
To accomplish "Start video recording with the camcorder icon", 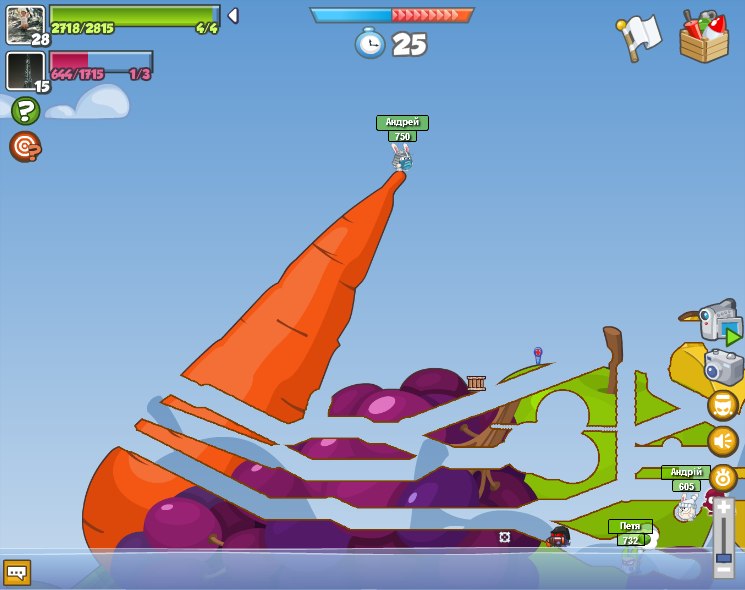I will click(720, 322).
